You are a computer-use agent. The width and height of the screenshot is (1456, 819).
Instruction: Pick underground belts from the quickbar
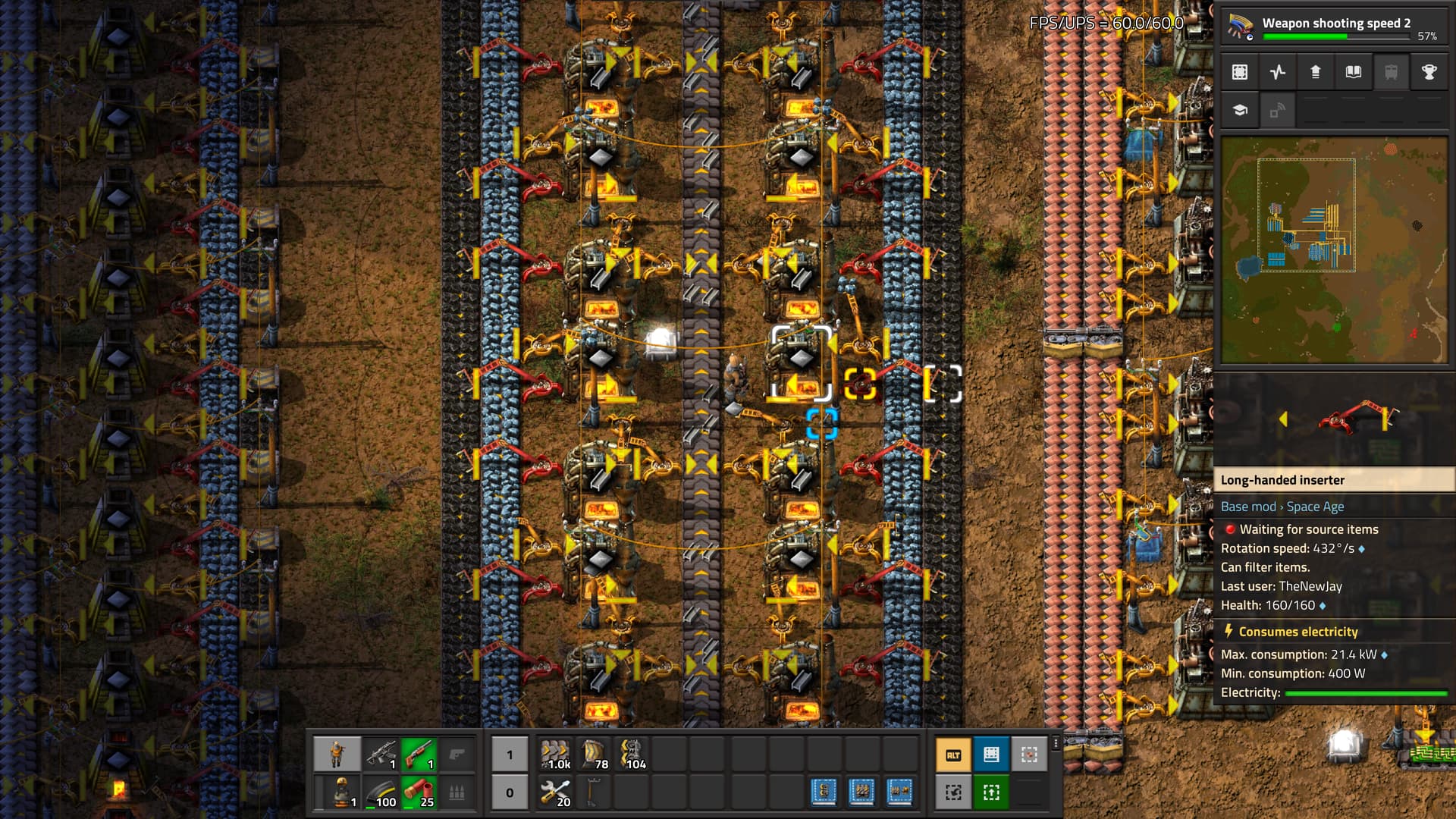tap(594, 754)
